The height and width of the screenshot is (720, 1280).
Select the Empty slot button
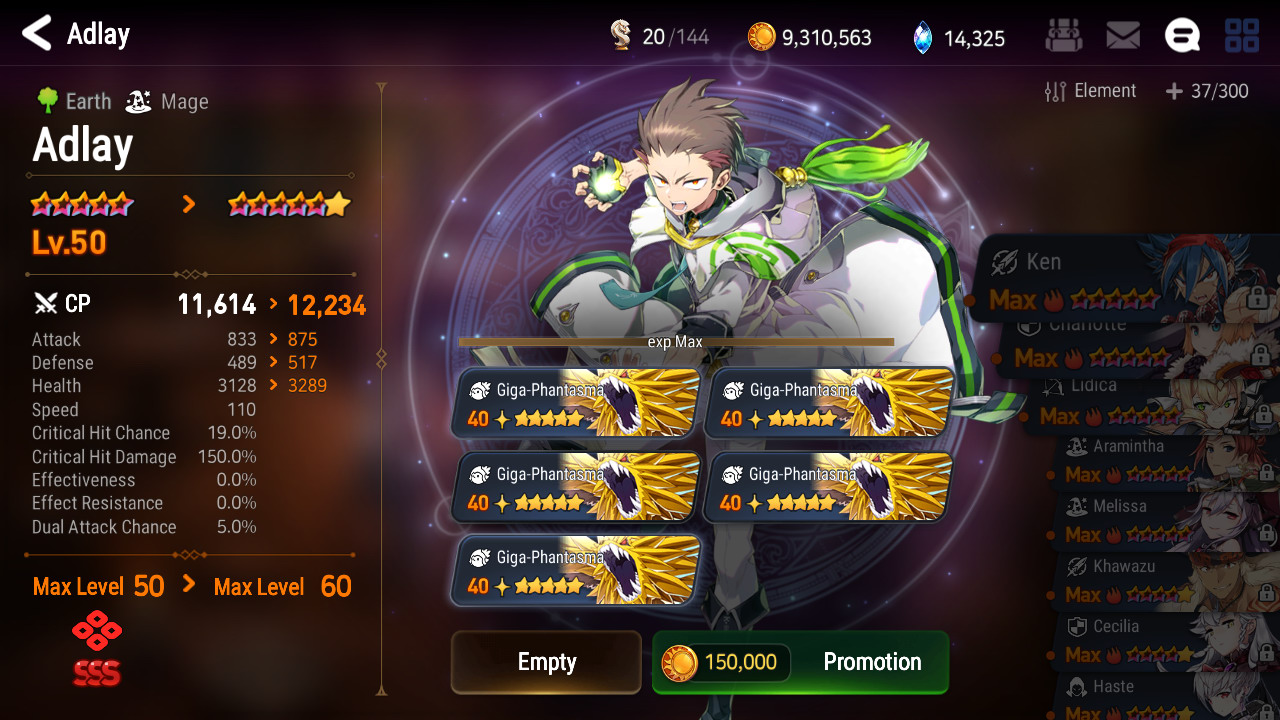[x=546, y=662]
